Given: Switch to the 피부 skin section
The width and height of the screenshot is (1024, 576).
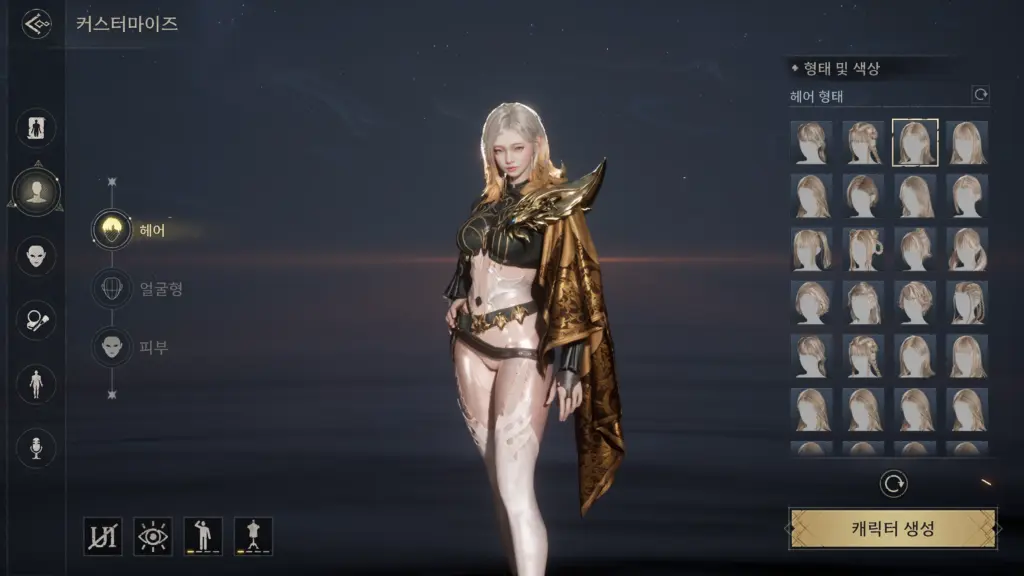Looking at the screenshot, I should pos(112,347).
